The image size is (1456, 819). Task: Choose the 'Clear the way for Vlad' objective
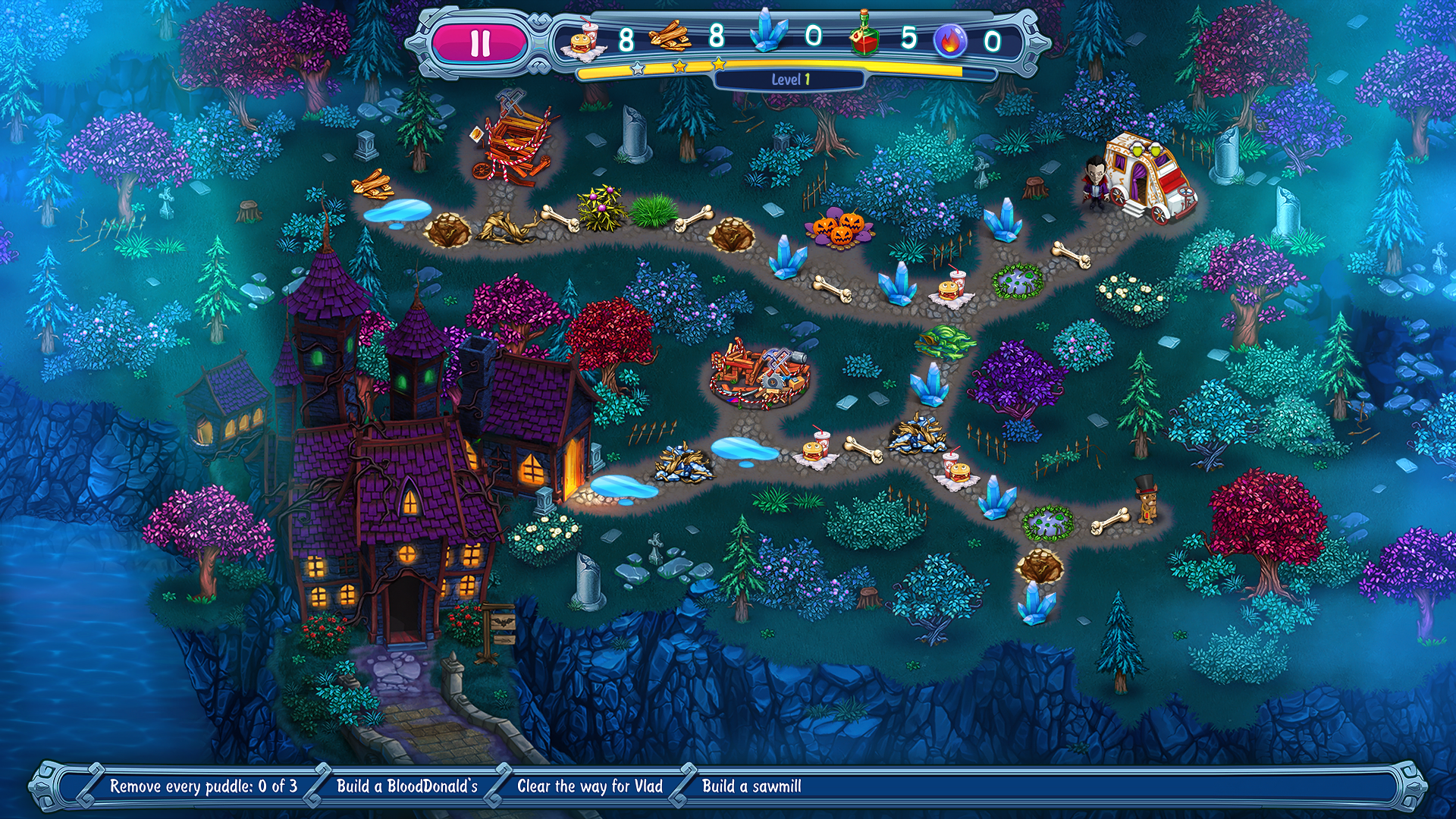pyautogui.click(x=589, y=786)
